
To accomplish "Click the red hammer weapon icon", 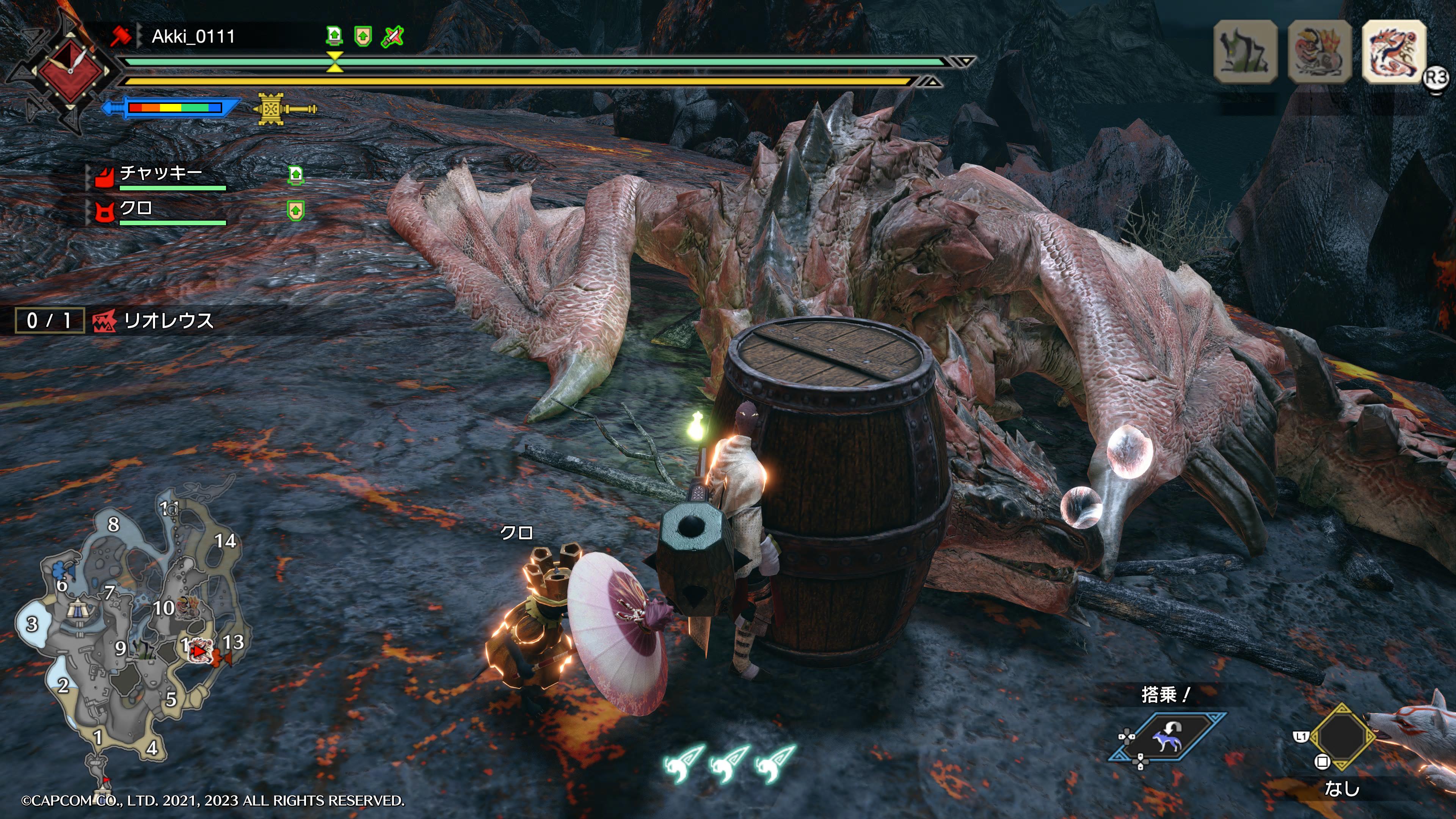I will [121, 37].
